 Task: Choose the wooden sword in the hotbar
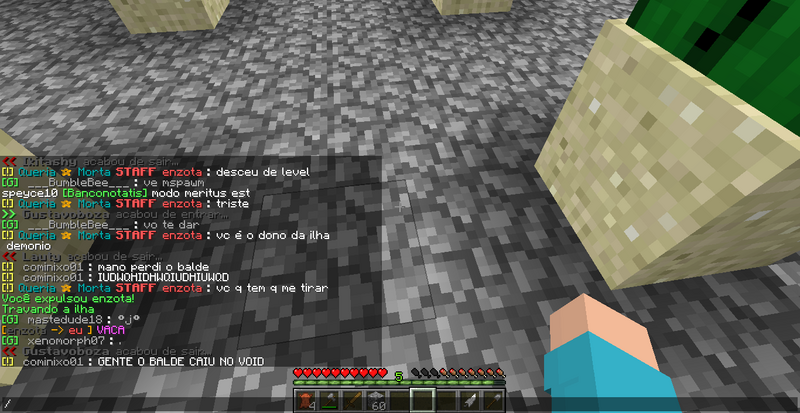point(352,401)
